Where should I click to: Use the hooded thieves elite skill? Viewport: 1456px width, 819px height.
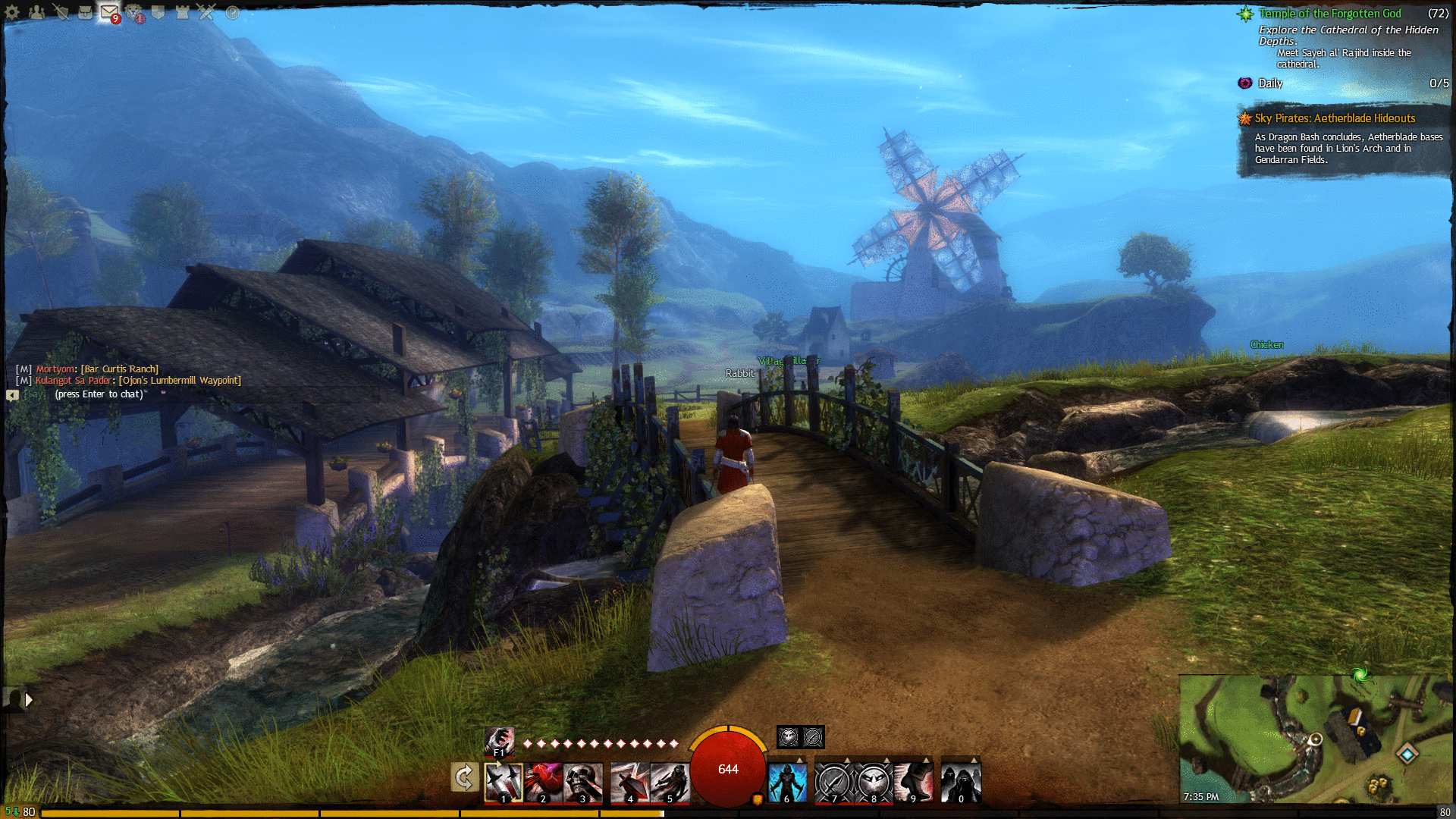[961, 783]
